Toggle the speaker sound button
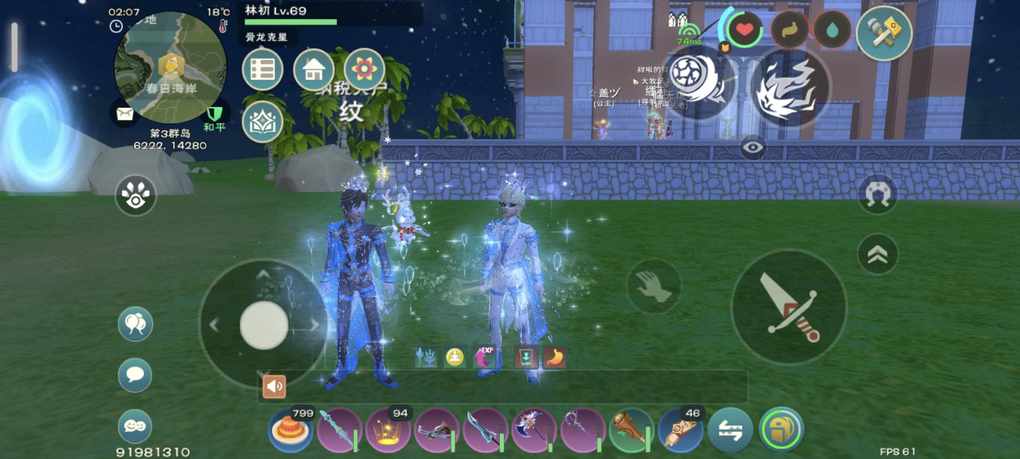Screen dimensions: 1020x459 coord(274,386)
